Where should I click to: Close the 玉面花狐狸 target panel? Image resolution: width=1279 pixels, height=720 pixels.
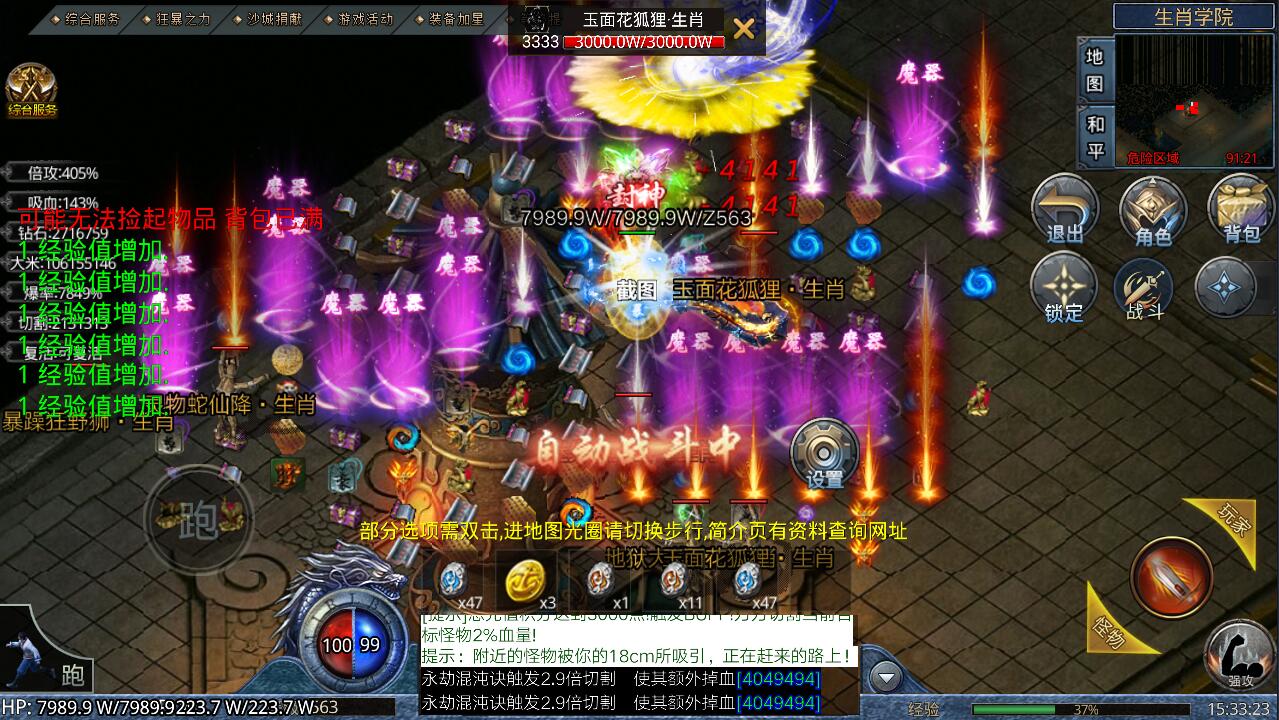[x=743, y=29]
